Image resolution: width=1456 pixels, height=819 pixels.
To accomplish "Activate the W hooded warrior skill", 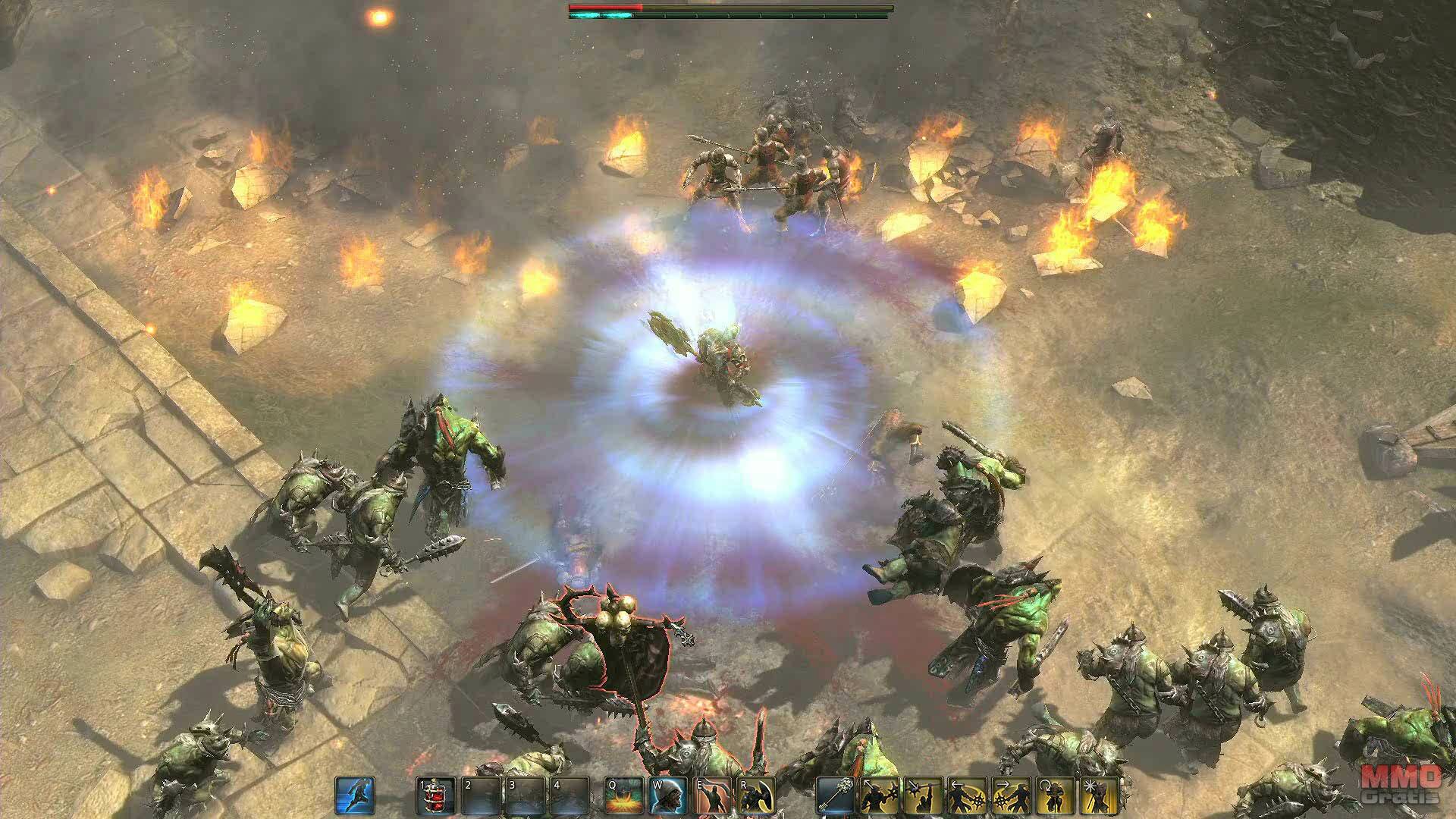I will click(667, 796).
